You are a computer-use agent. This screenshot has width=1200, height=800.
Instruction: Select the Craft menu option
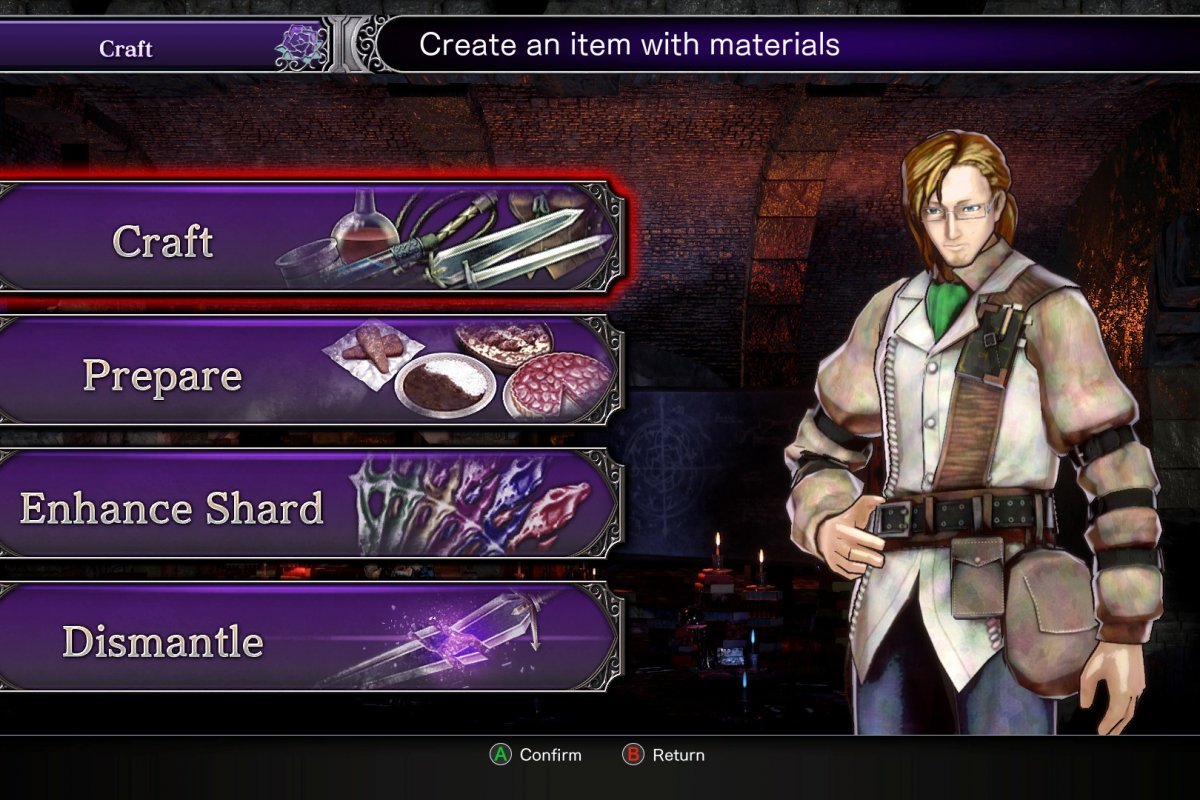[310, 240]
